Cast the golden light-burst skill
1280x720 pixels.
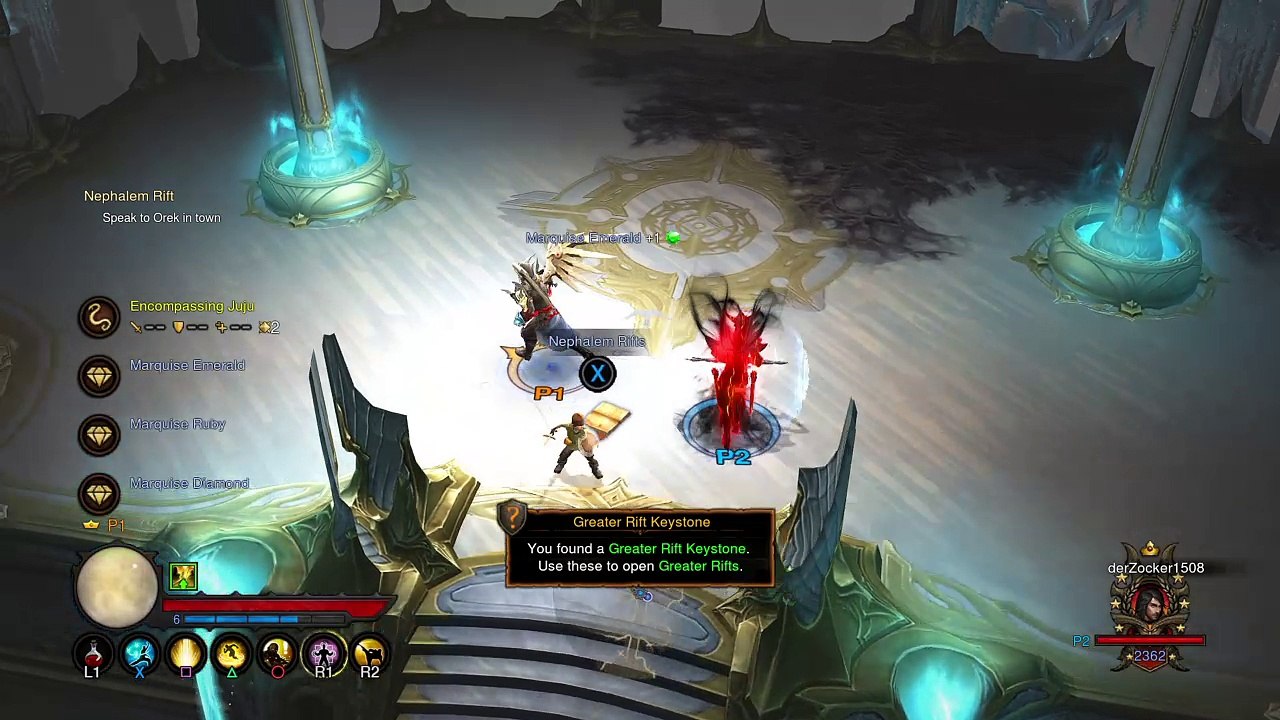[x=185, y=654]
